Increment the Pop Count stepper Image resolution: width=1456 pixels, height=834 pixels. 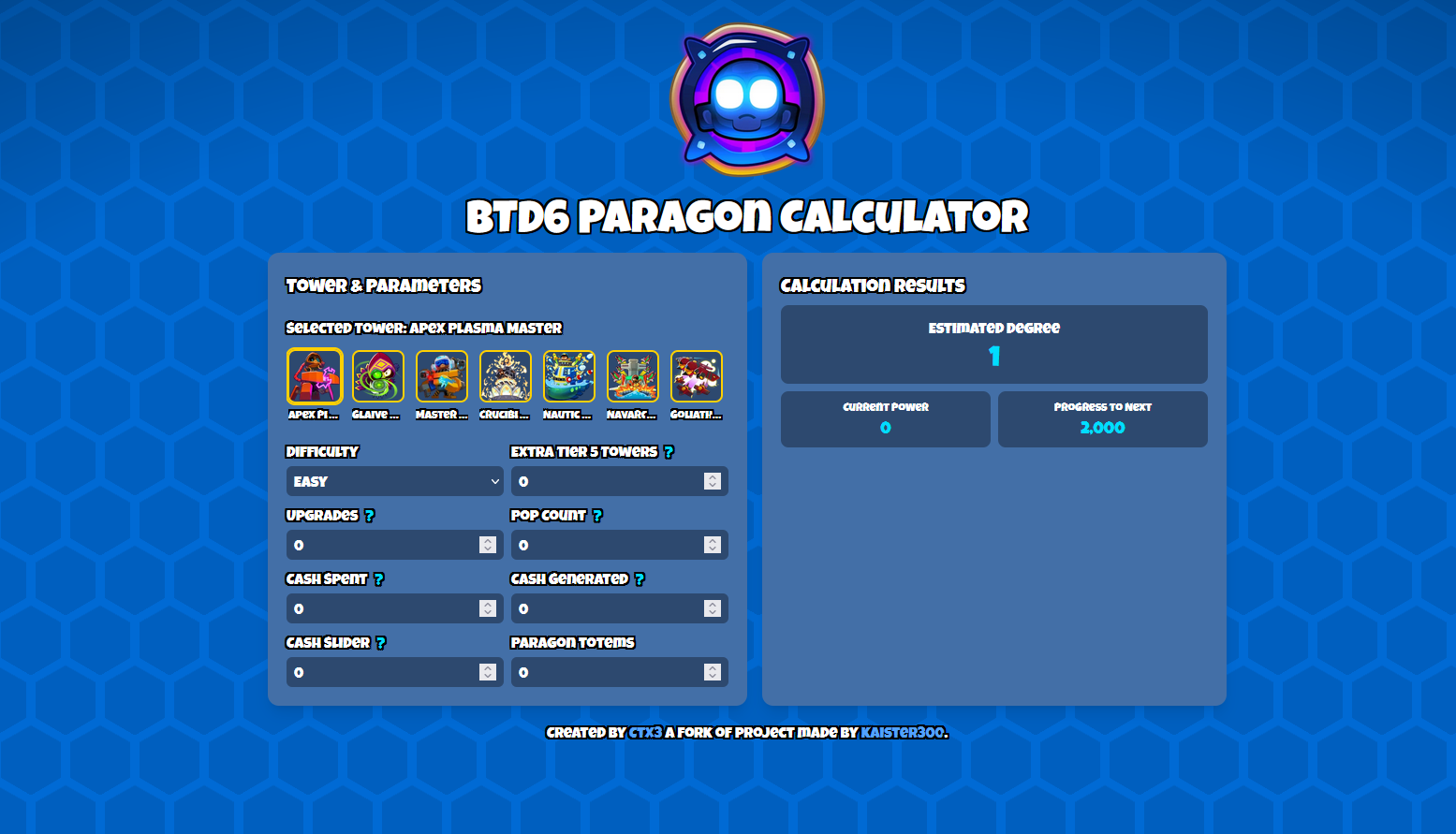pyautogui.click(x=713, y=540)
